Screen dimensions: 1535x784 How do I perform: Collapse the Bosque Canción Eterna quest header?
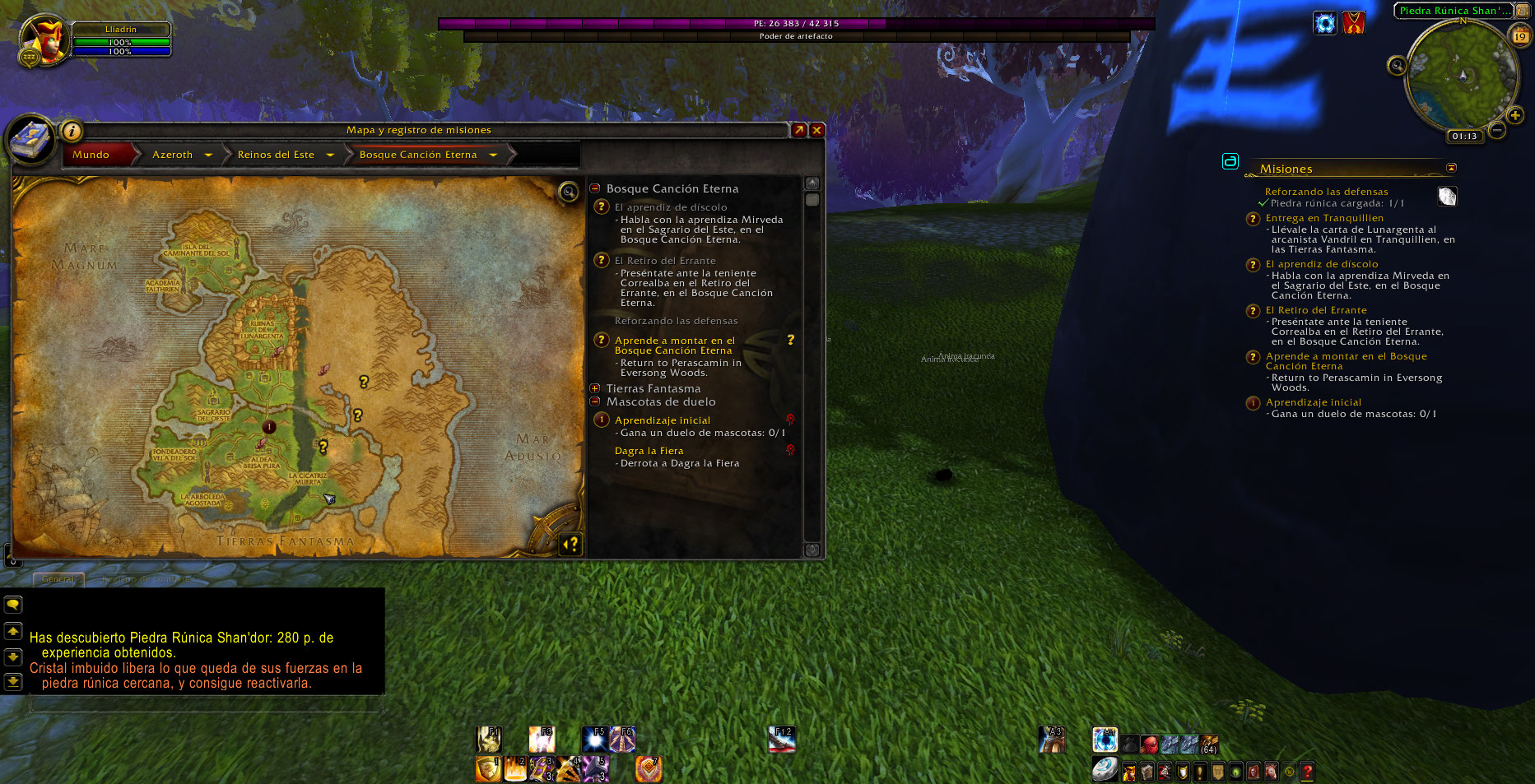[x=595, y=188]
